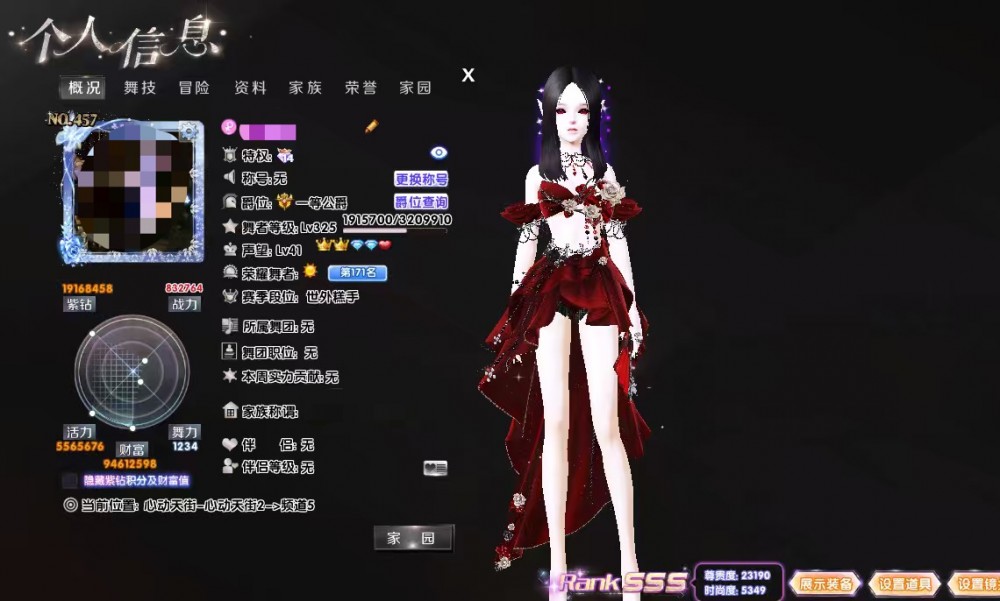Switch to the 舞技 tab
1000x601 pixels.
(140, 88)
